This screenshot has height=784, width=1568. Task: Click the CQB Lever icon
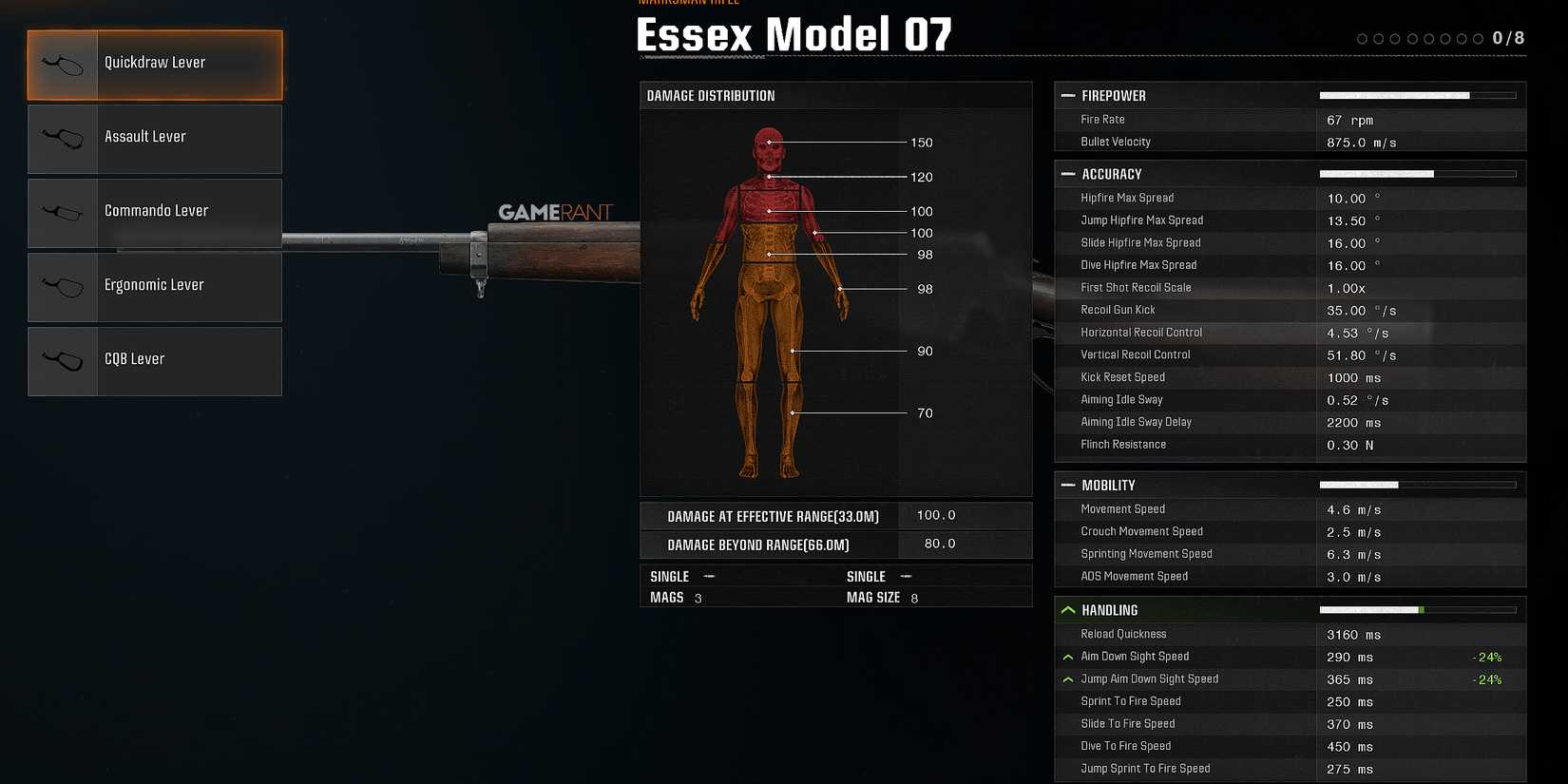click(x=63, y=360)
